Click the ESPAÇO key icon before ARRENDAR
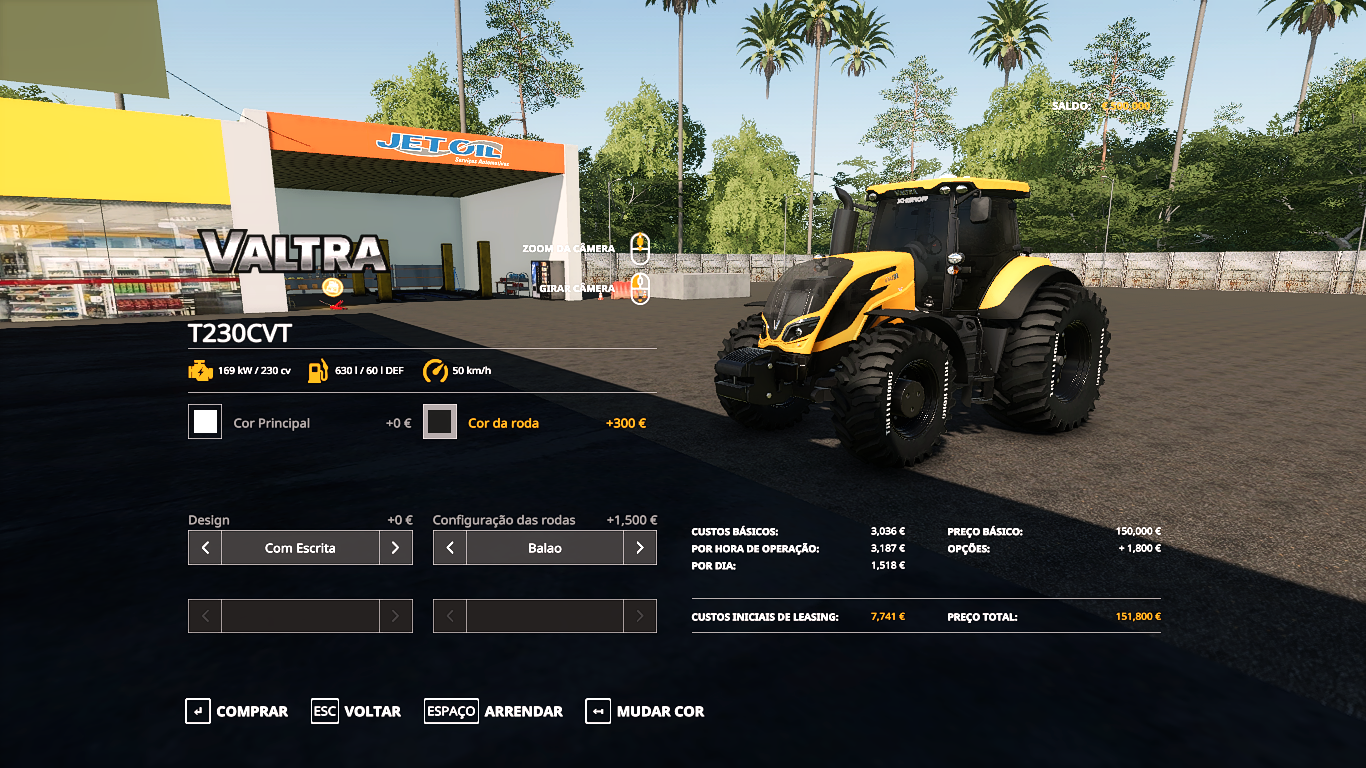This screenshot has width=1366, height=768. click(x=450, y=711)
